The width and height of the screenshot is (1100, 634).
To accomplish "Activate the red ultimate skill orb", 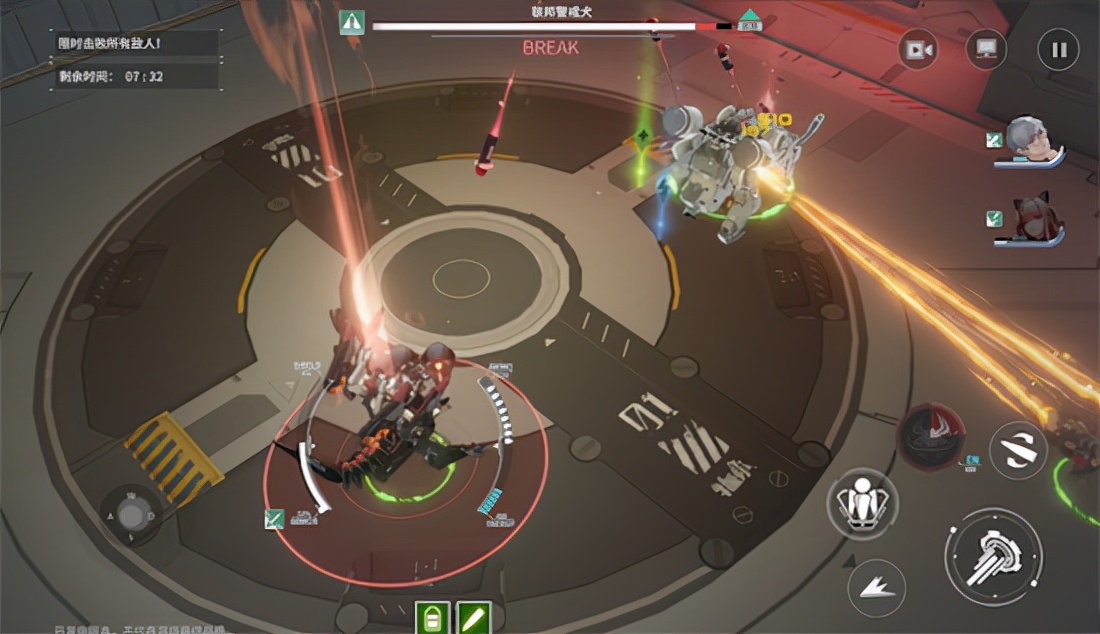I will tap(930, 436).
